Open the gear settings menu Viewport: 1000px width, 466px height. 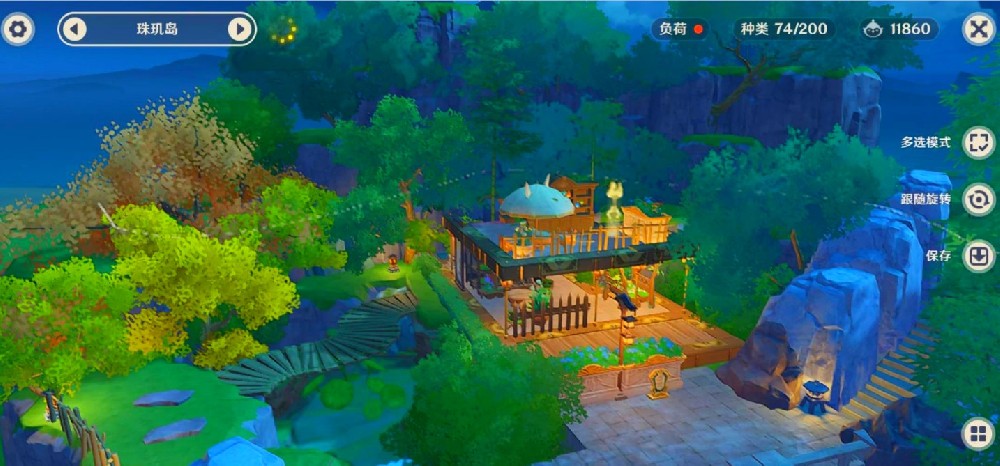(x=18, y=29)
